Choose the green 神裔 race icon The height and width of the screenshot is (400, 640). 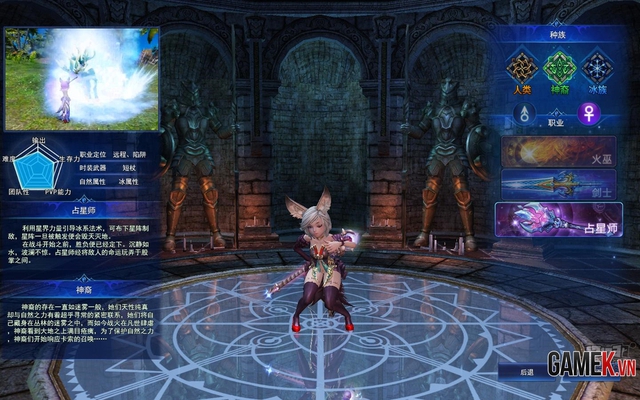560,68
